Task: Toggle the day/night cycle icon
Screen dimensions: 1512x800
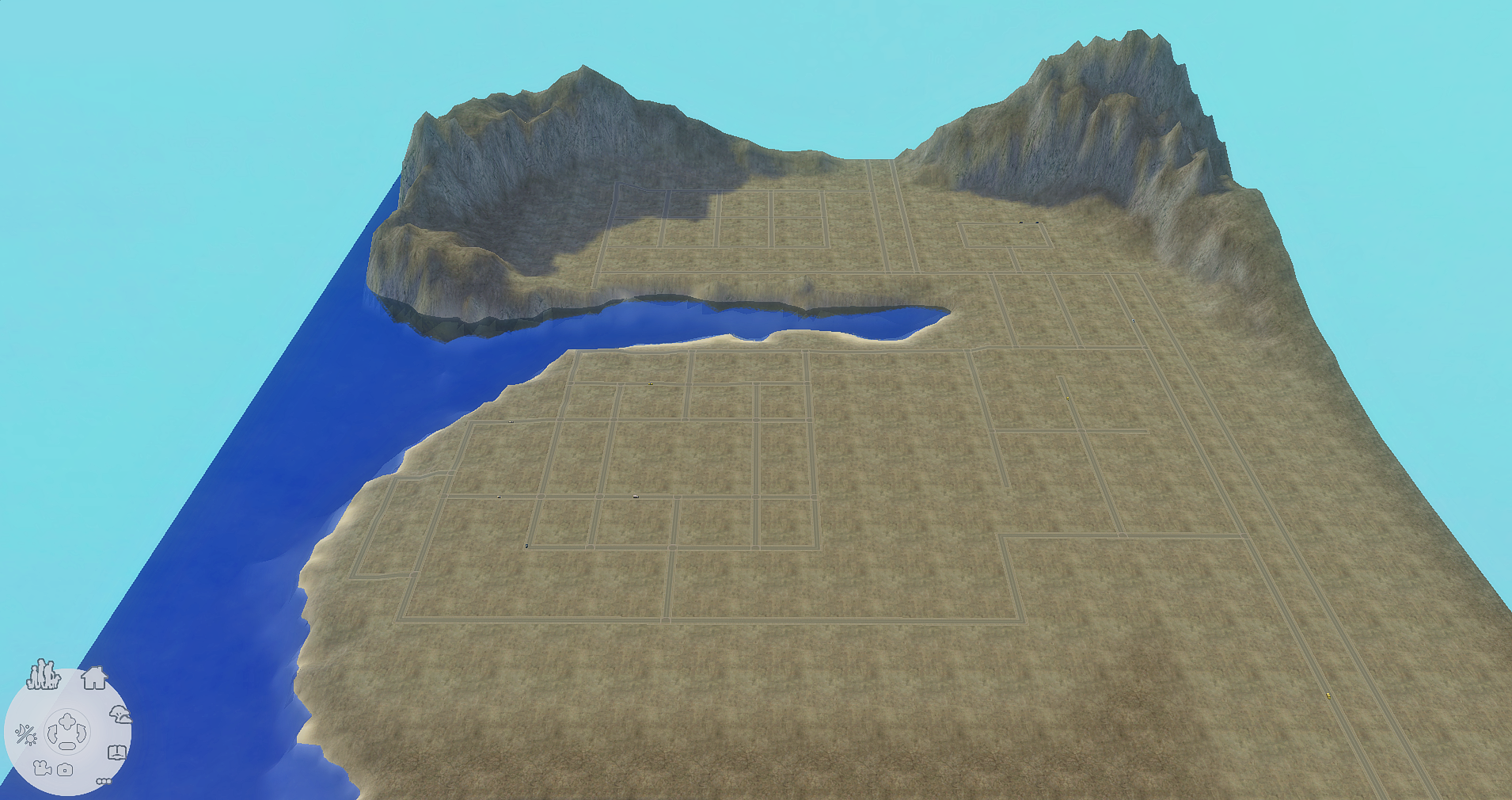Action: (x=26, y=734)
